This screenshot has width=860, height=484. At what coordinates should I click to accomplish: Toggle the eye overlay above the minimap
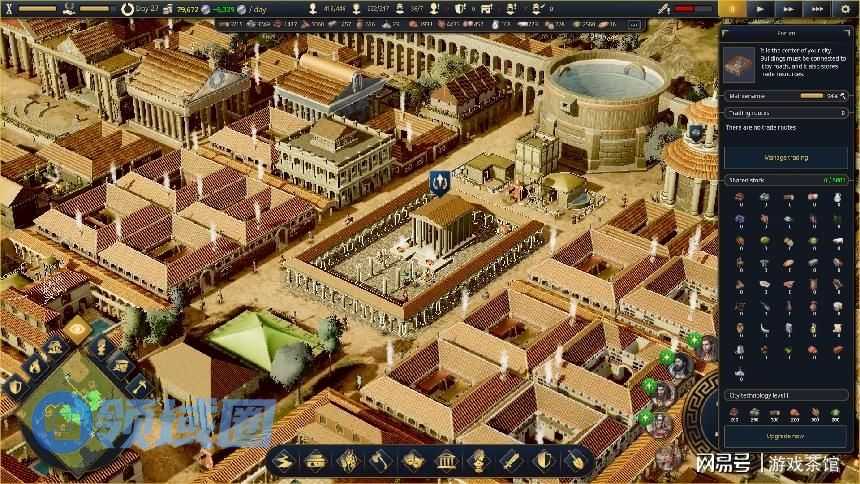pos(78,328)
